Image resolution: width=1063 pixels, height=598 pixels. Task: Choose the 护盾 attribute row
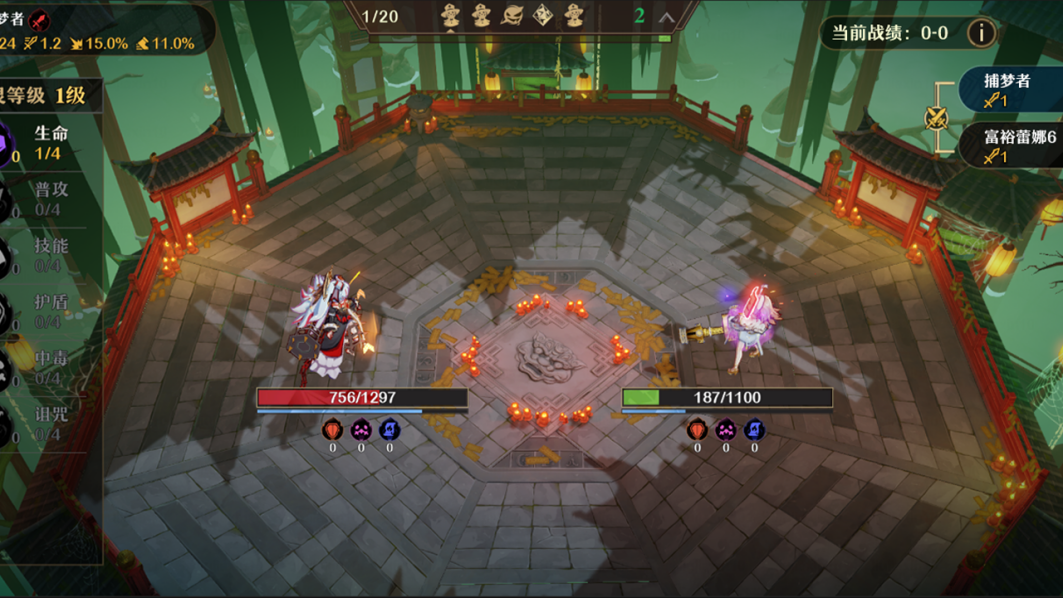pyautogui.click(x=48, y=311)
